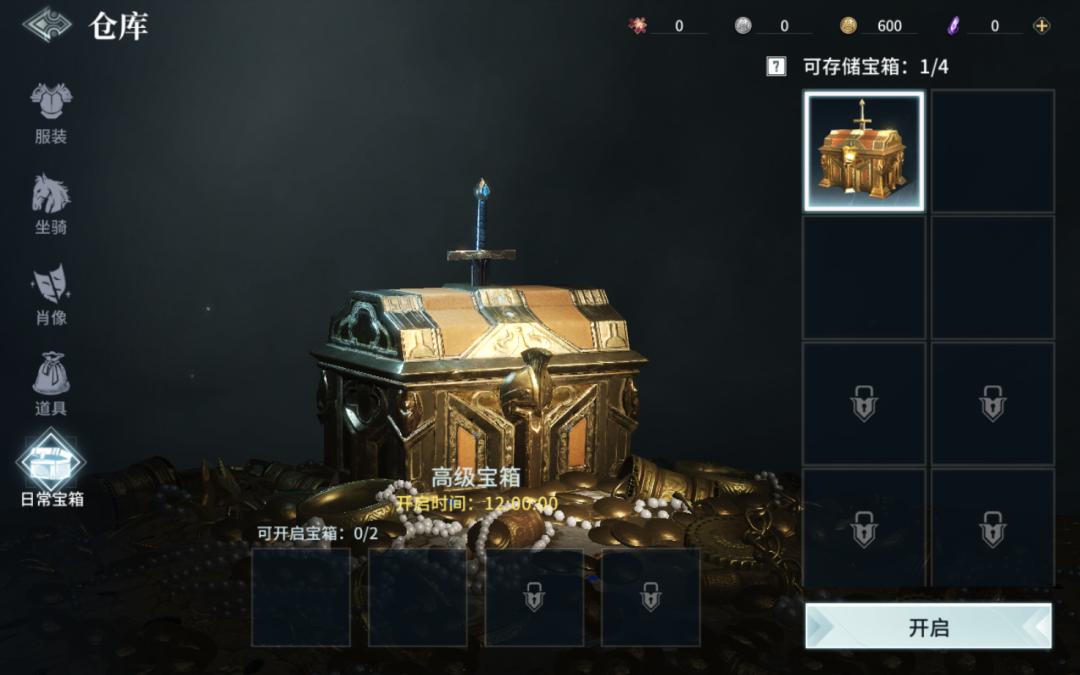
Task: Open the question mark help for chest storage
Action: click(776, 67)
